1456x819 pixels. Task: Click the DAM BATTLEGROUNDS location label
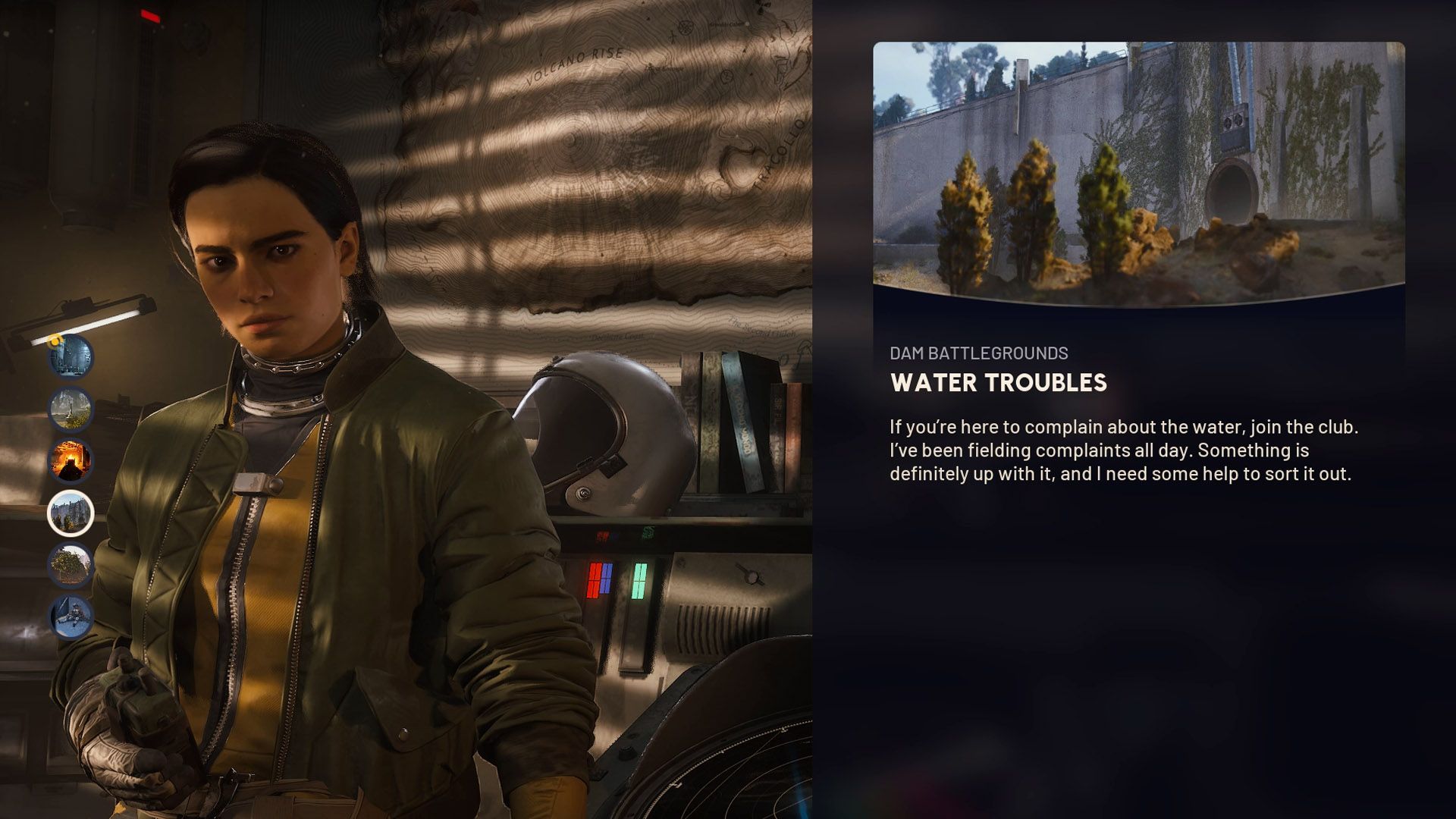[x=978, y=350]
